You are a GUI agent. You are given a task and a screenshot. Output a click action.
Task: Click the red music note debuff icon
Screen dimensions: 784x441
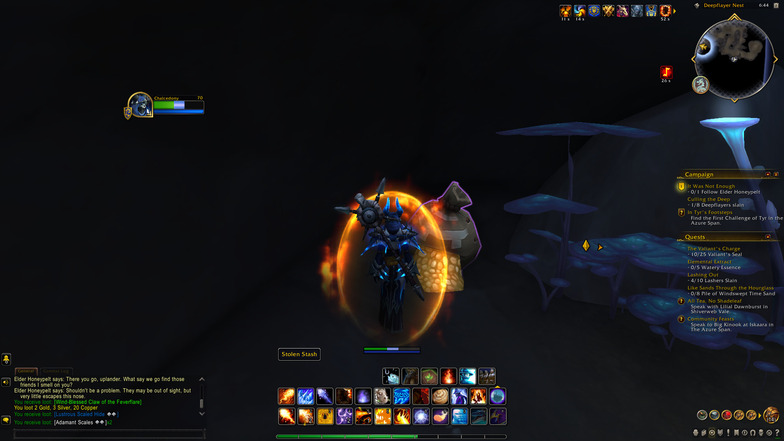click(666, 72)
